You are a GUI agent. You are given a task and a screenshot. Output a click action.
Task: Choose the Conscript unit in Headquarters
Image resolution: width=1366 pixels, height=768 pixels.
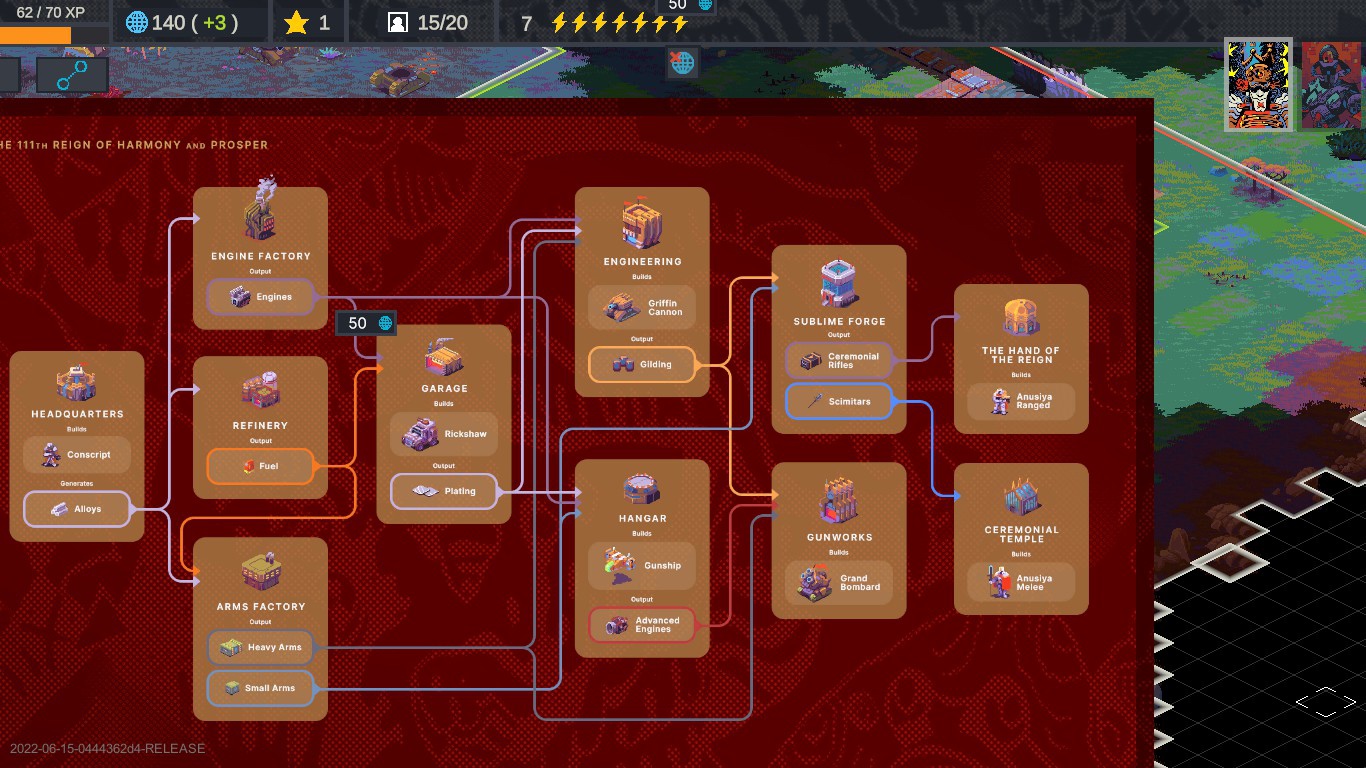tap(77, 455)
